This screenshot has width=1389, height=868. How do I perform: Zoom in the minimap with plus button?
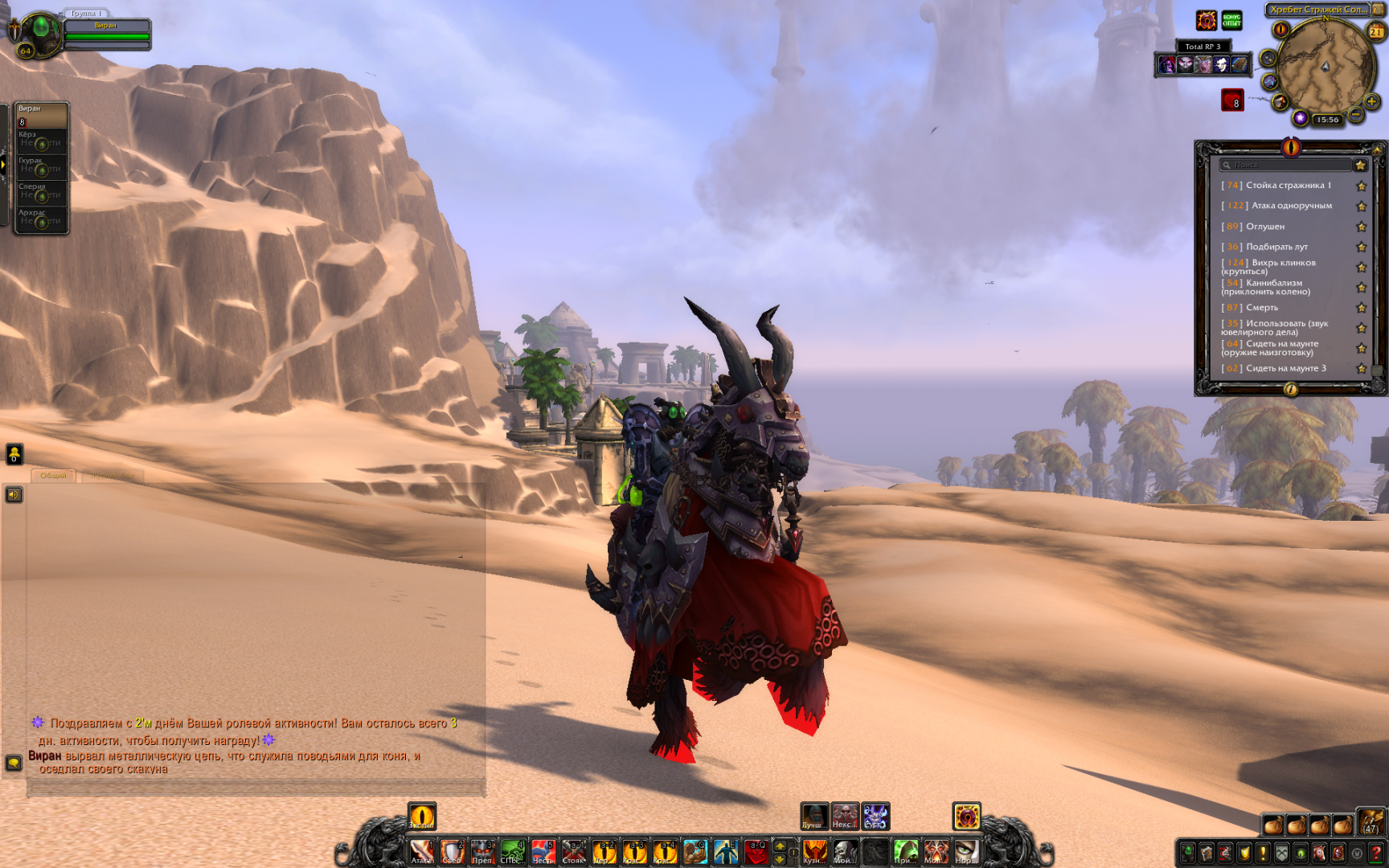click(x=1371, y=101)
